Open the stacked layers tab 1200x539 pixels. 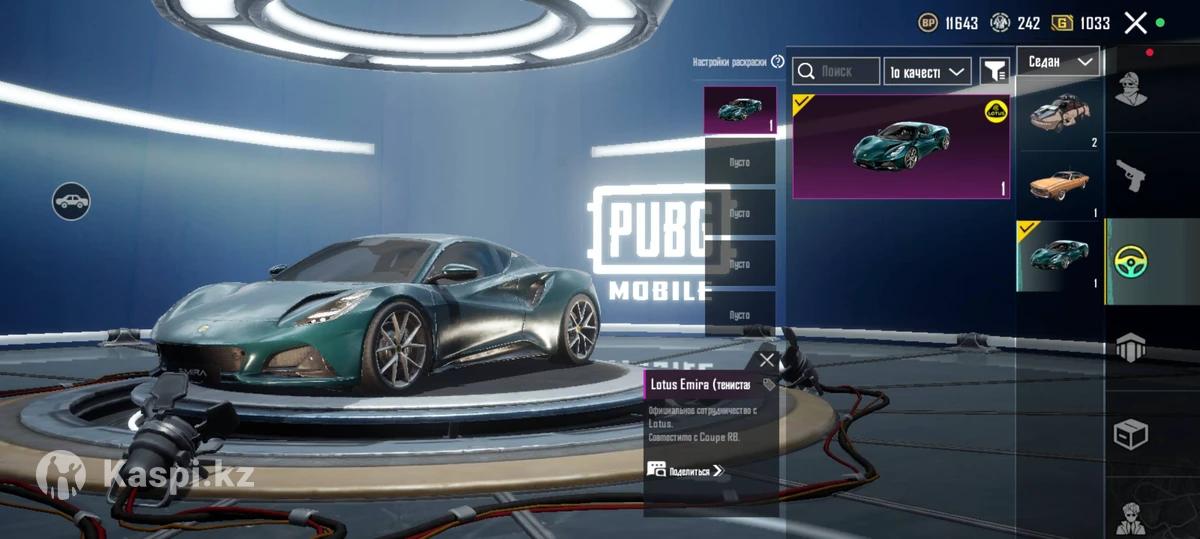pyautogui.click(x=1131, y=348)
